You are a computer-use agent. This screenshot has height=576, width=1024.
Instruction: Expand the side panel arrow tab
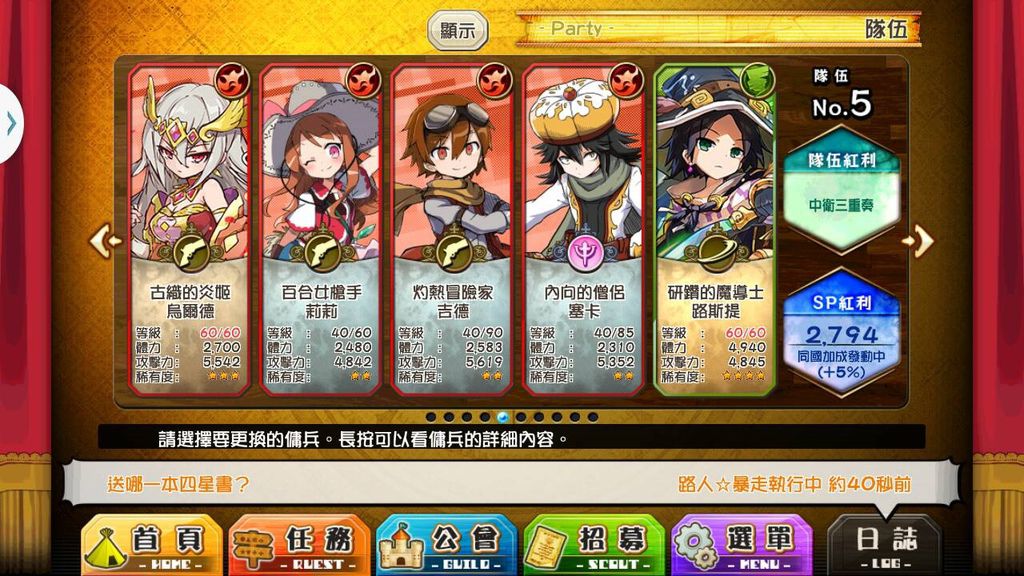click(10, 123)
